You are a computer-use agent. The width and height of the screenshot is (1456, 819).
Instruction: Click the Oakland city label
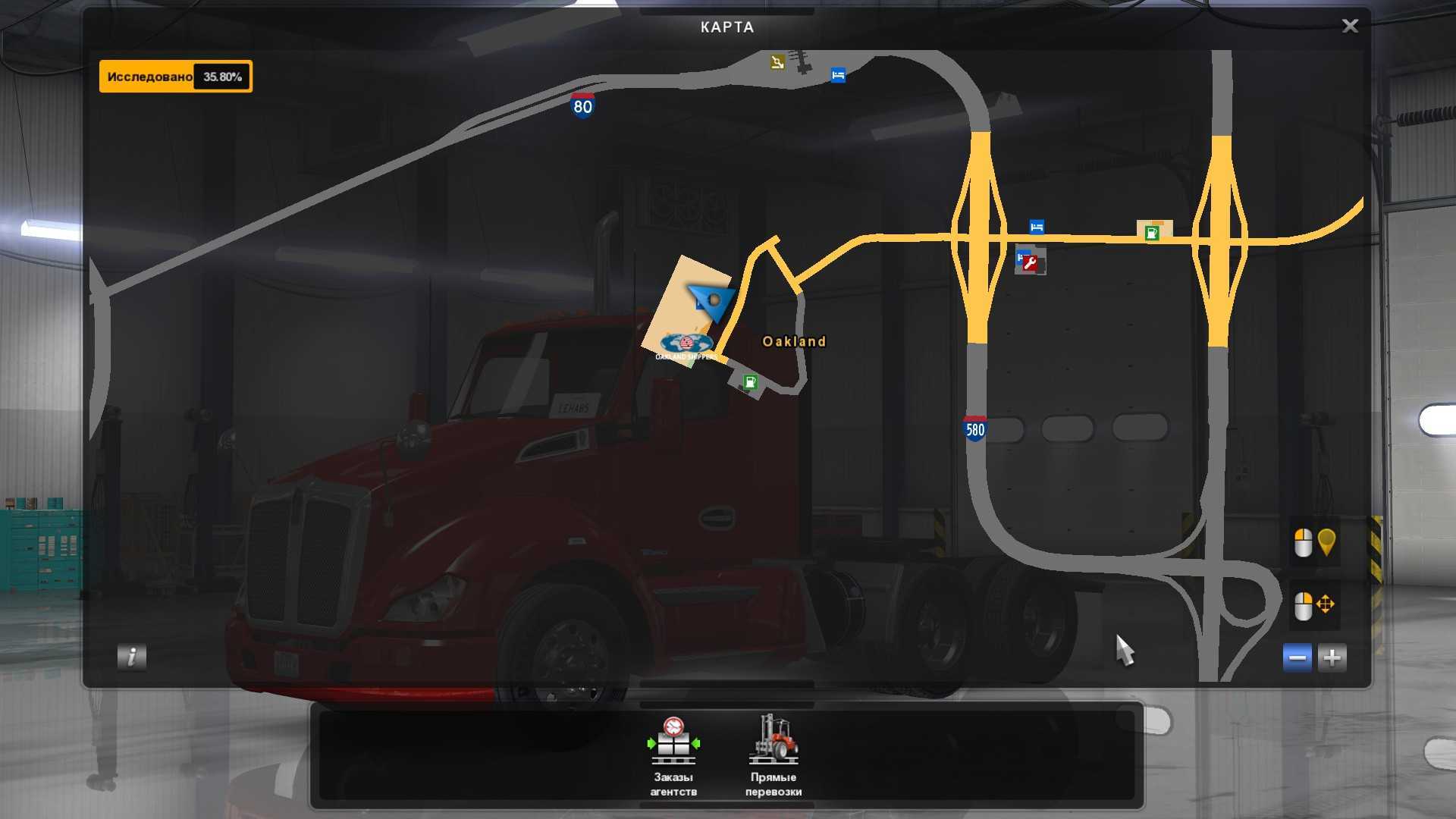point(794,341)
